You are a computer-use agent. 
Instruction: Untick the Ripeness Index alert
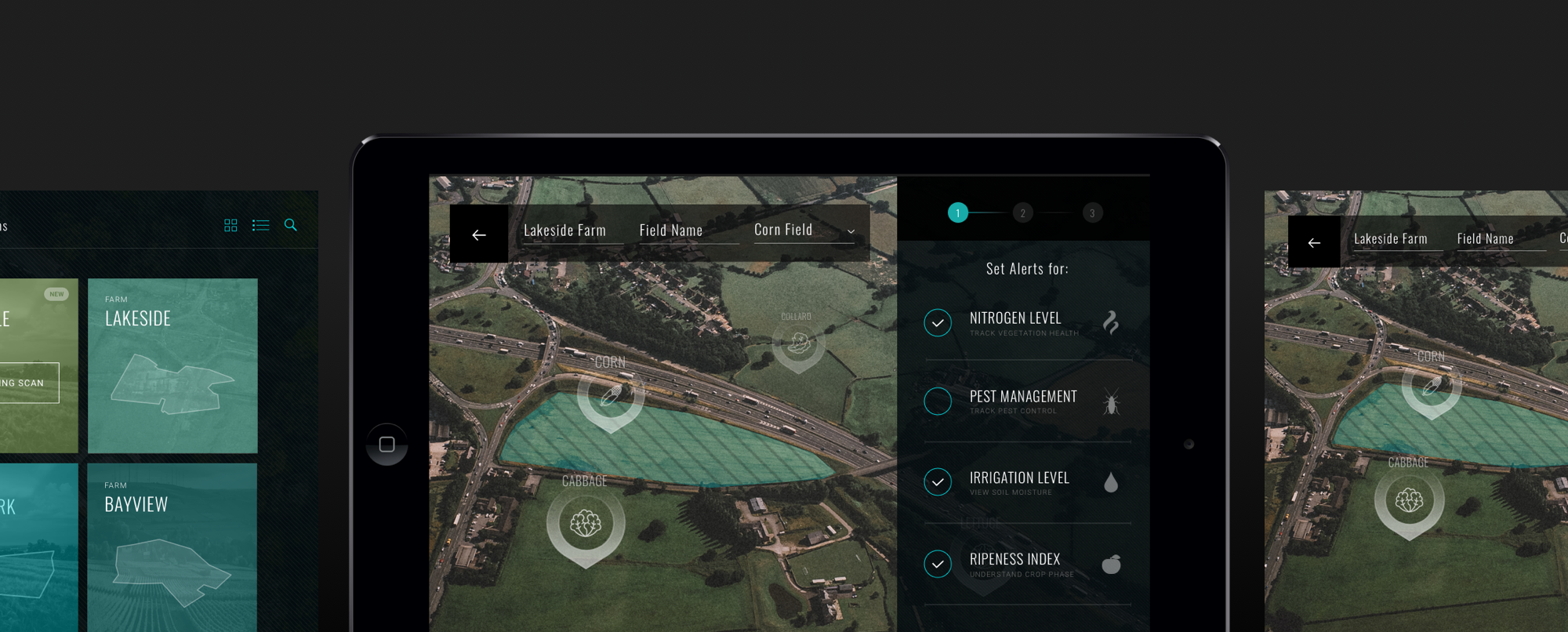(x=938, y=564)
